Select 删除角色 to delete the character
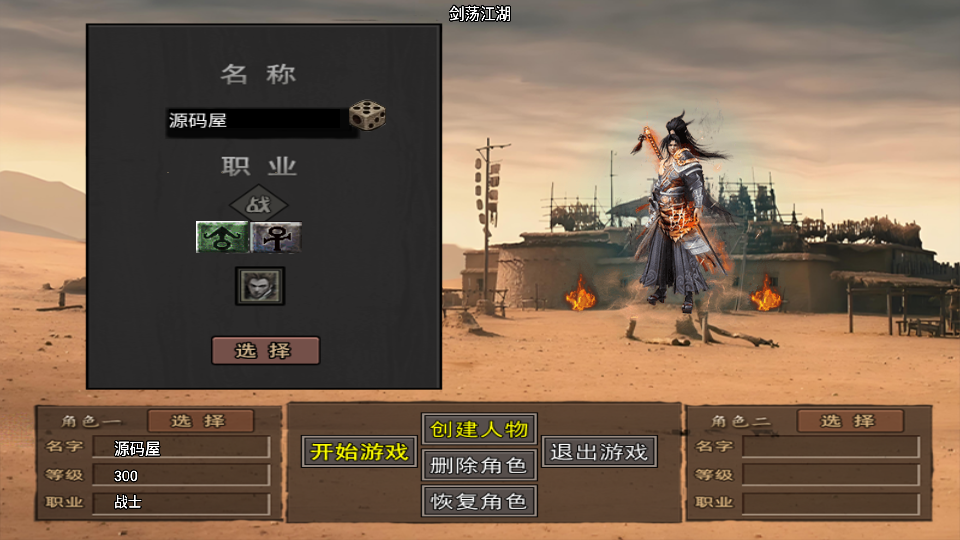Viewport: 960px width, 540px height. [x=479, y=465]
